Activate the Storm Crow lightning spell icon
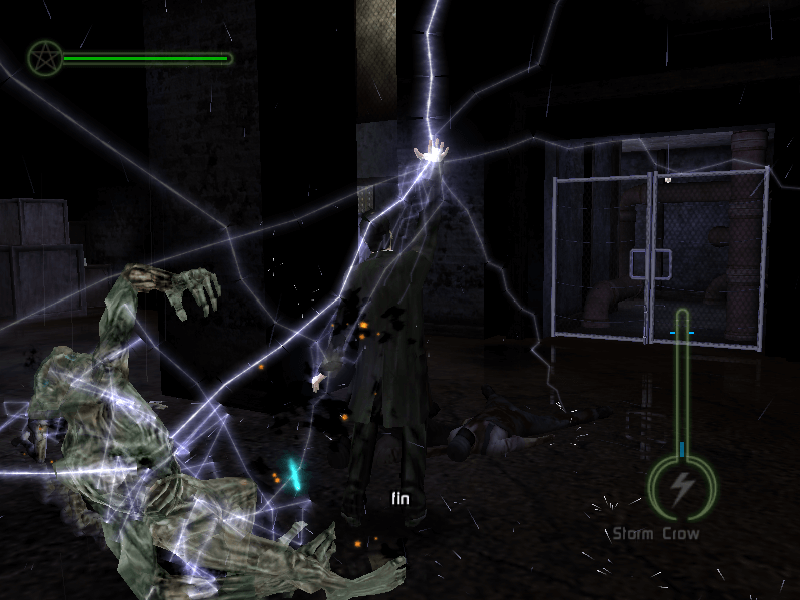The width and height of the screenshot is (800, 600). point(683,487)
